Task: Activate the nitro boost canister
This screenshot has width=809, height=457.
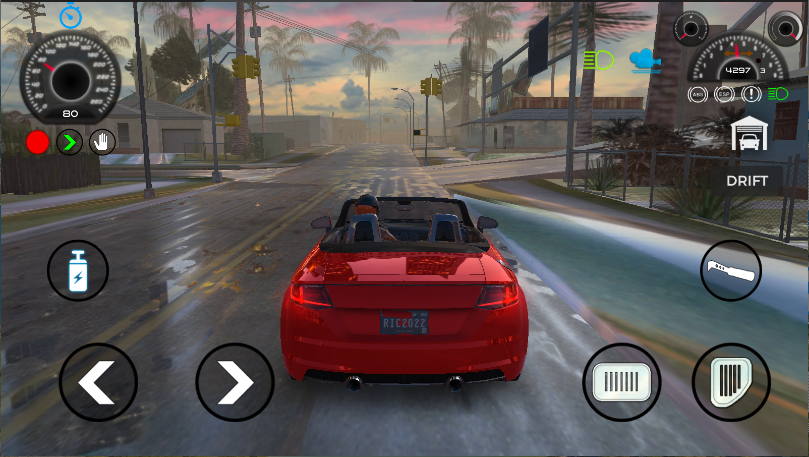Action: point(78,271)
